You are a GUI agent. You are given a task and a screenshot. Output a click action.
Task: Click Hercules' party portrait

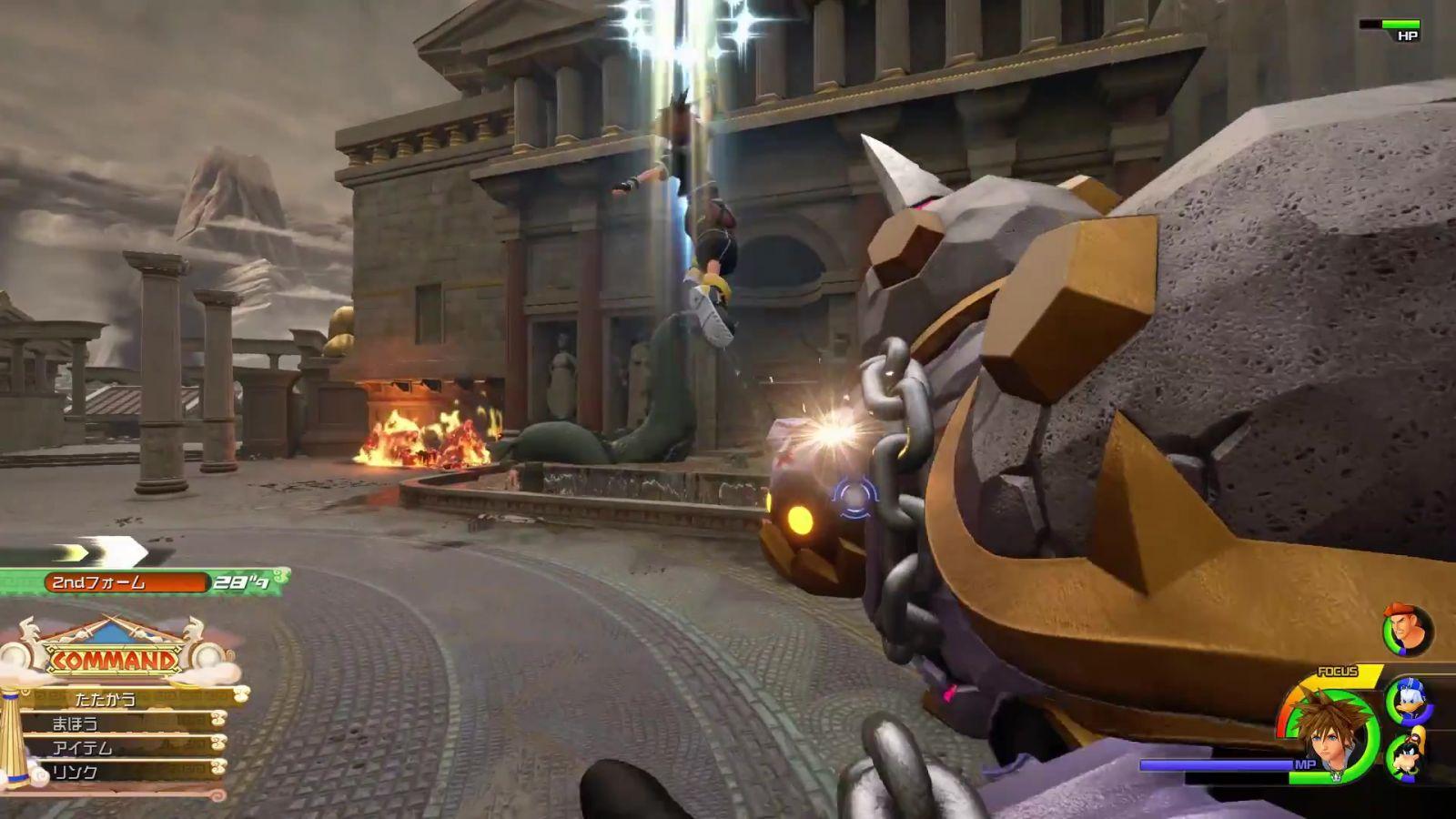click(1407, 630)
